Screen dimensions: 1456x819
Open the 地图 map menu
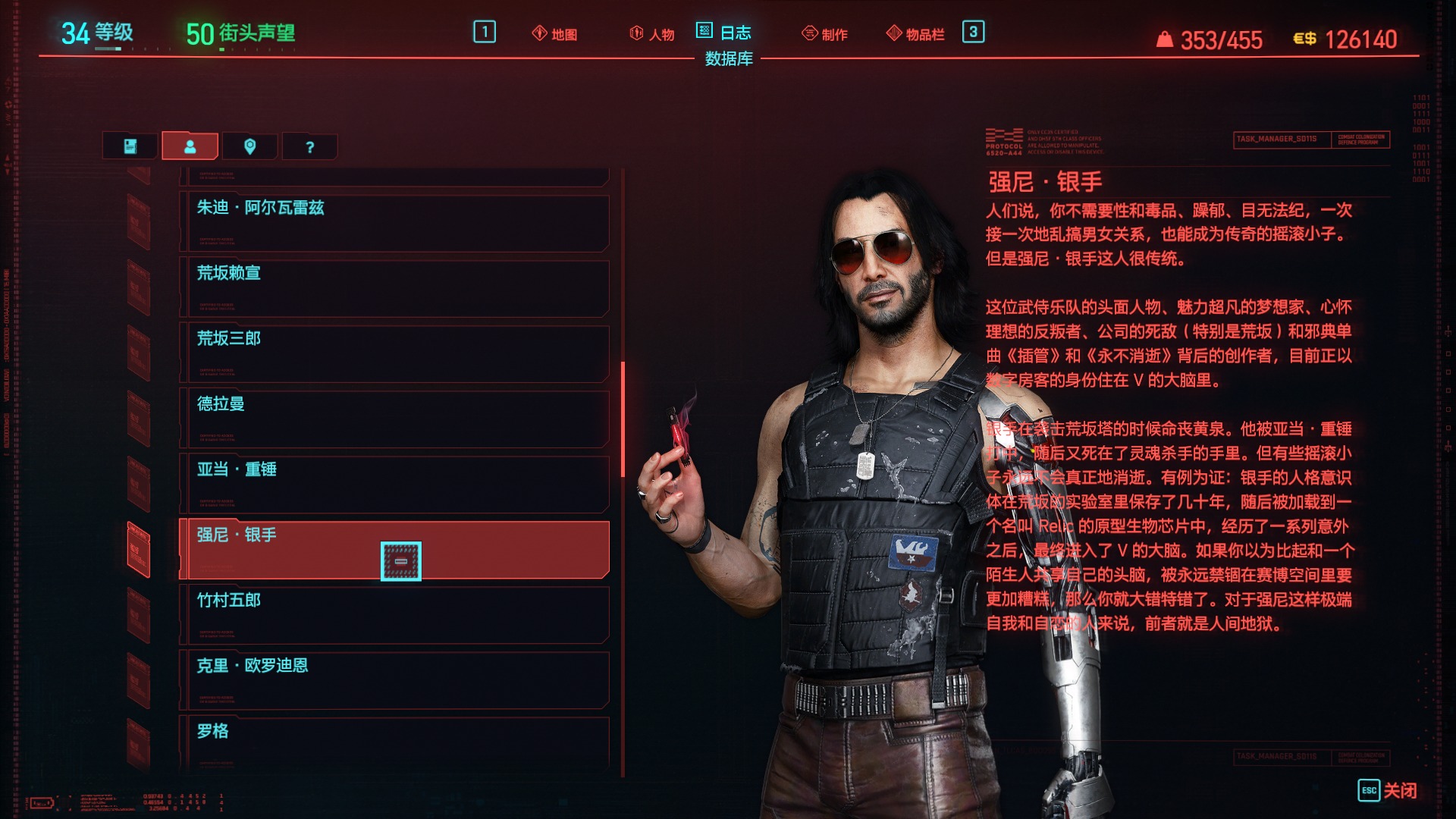point(555,34)
